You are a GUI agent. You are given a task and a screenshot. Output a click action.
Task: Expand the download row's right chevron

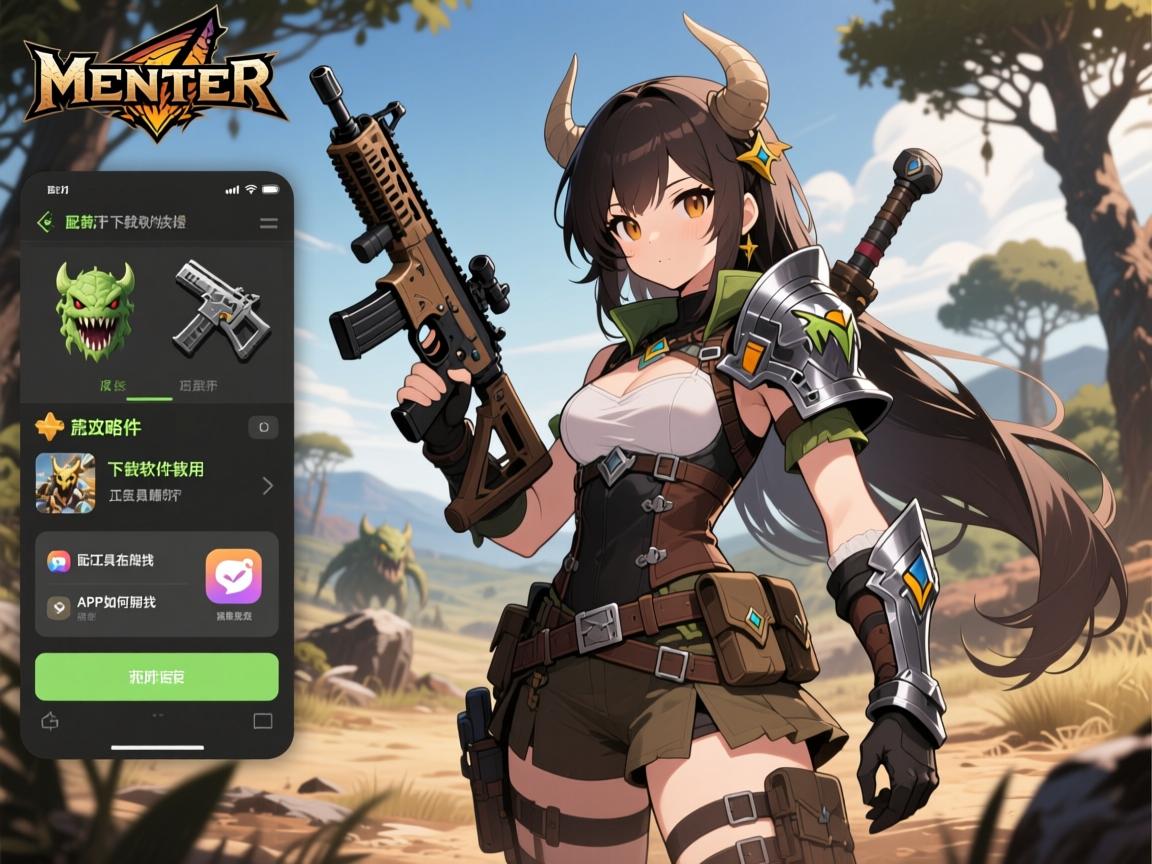[x=267, y=486]
